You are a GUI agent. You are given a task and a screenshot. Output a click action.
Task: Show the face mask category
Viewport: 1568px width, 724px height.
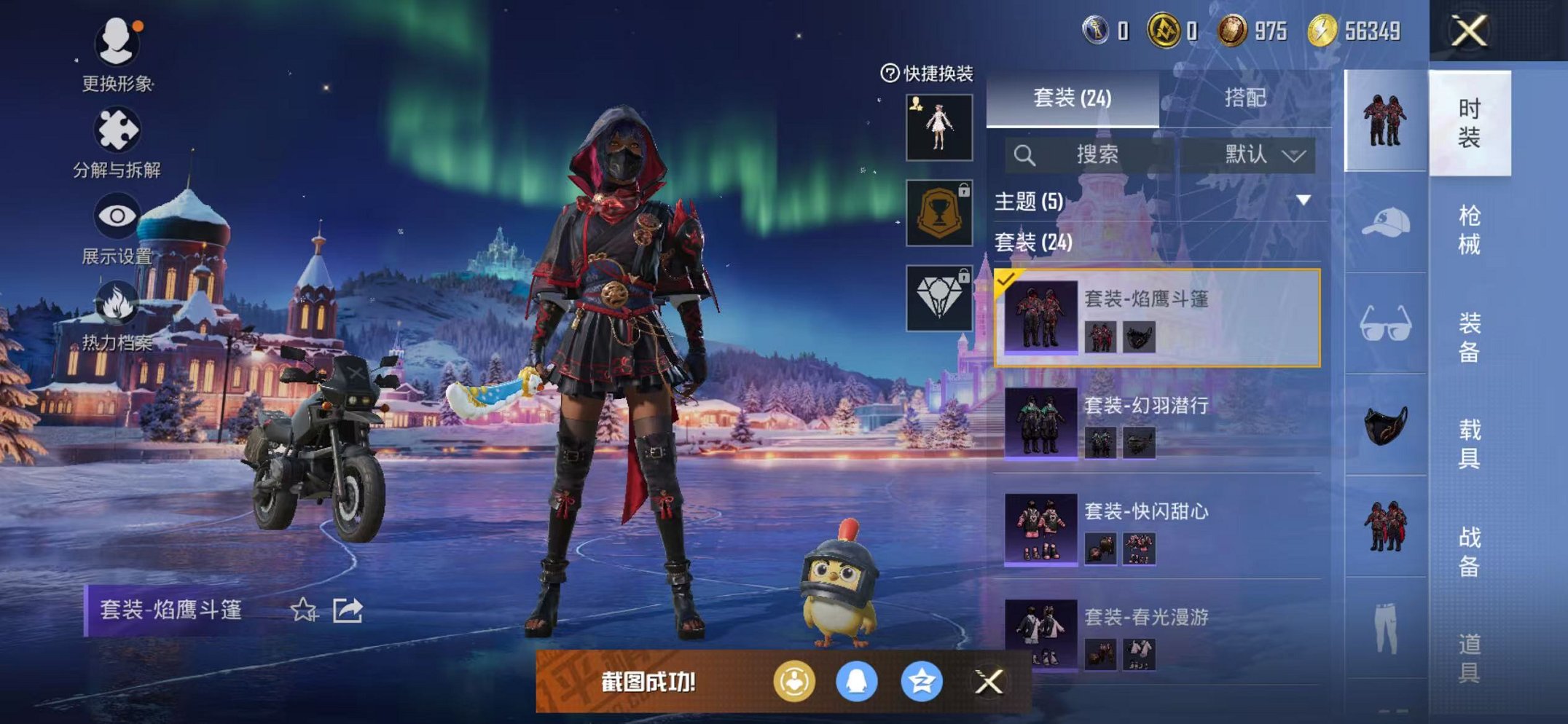[1384, 425]
